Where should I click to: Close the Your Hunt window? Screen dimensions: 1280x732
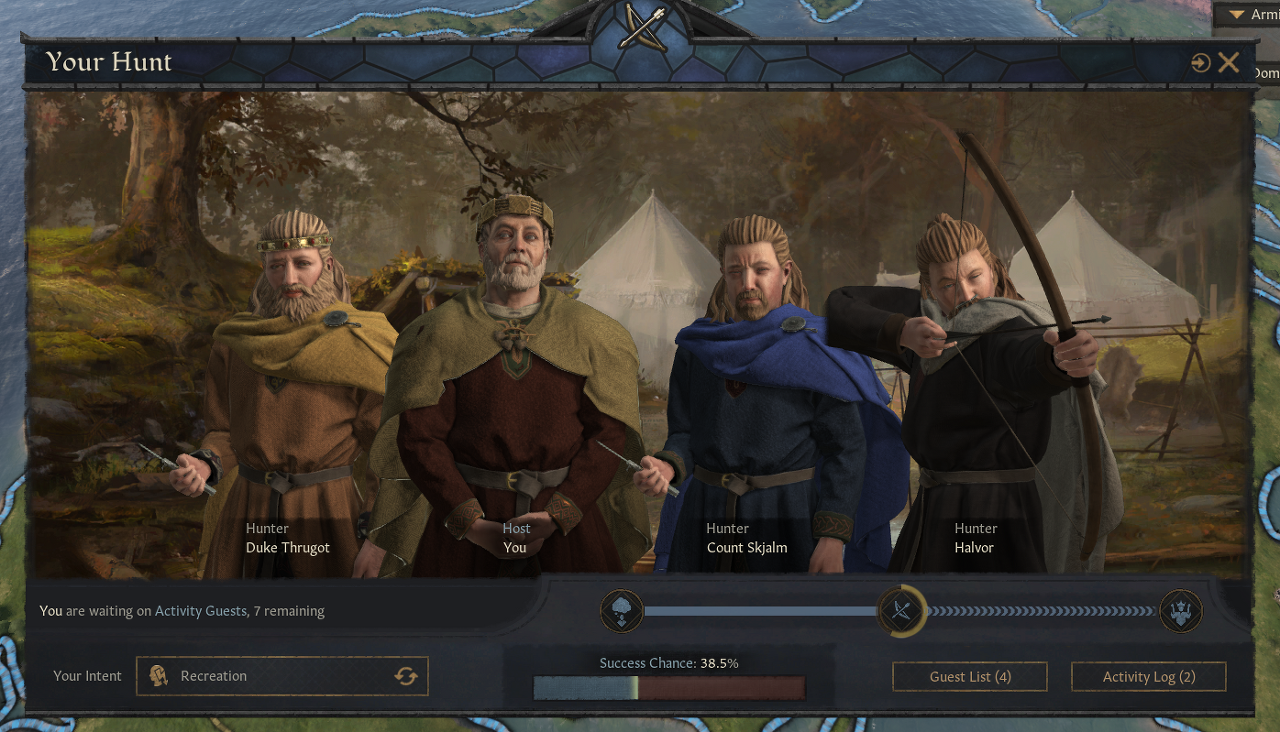click(1229, 63)
